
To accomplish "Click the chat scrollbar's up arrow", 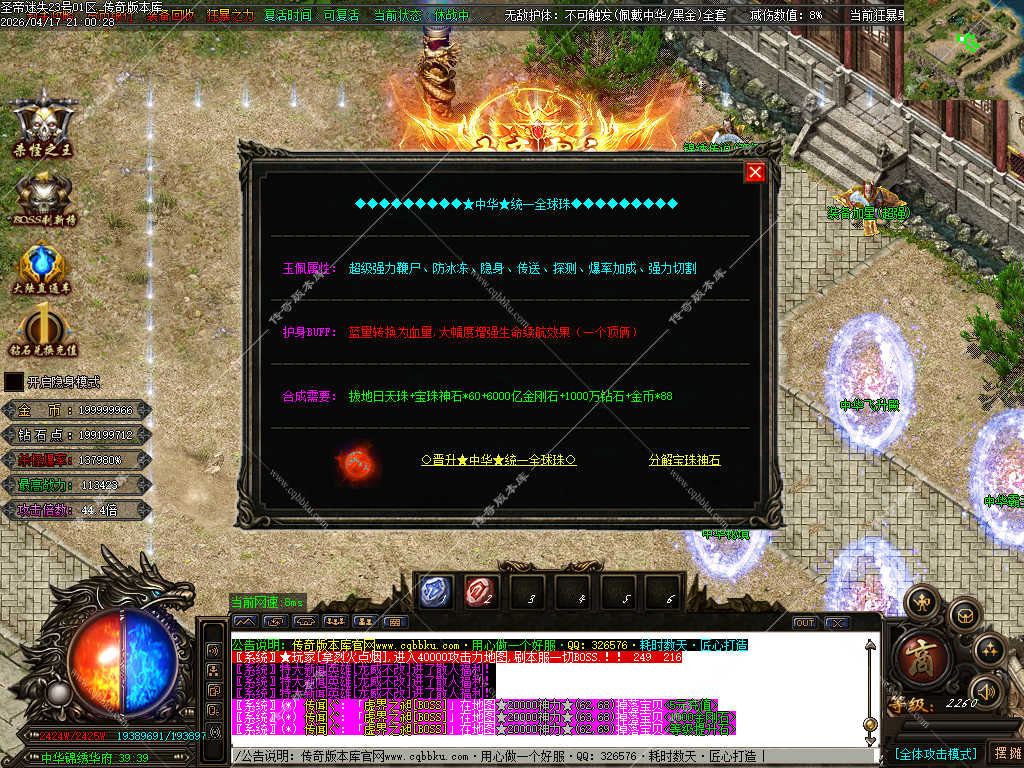I will click(x=870, y=645).
